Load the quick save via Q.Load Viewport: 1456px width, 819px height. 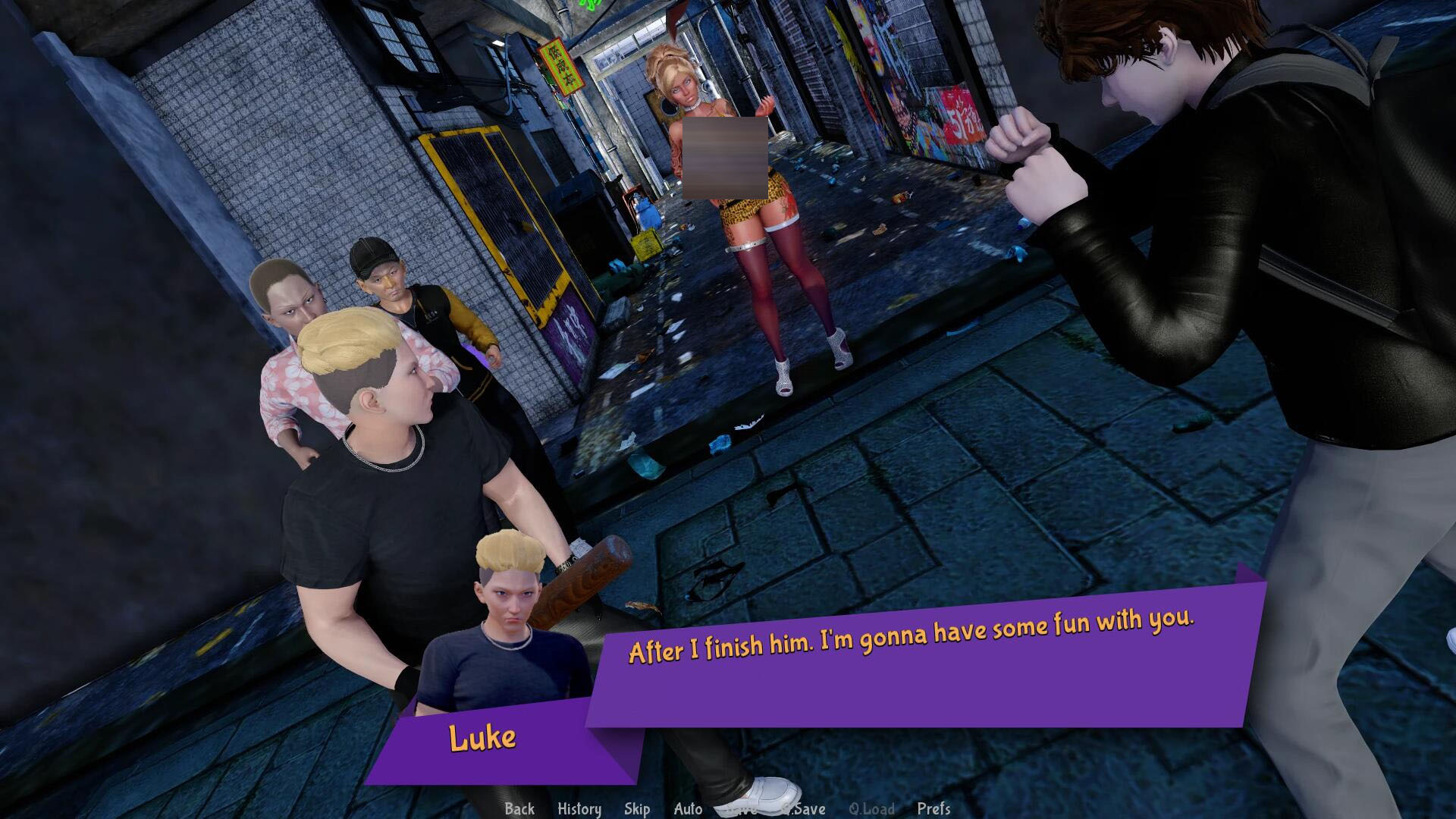click(x=871, y=808)
